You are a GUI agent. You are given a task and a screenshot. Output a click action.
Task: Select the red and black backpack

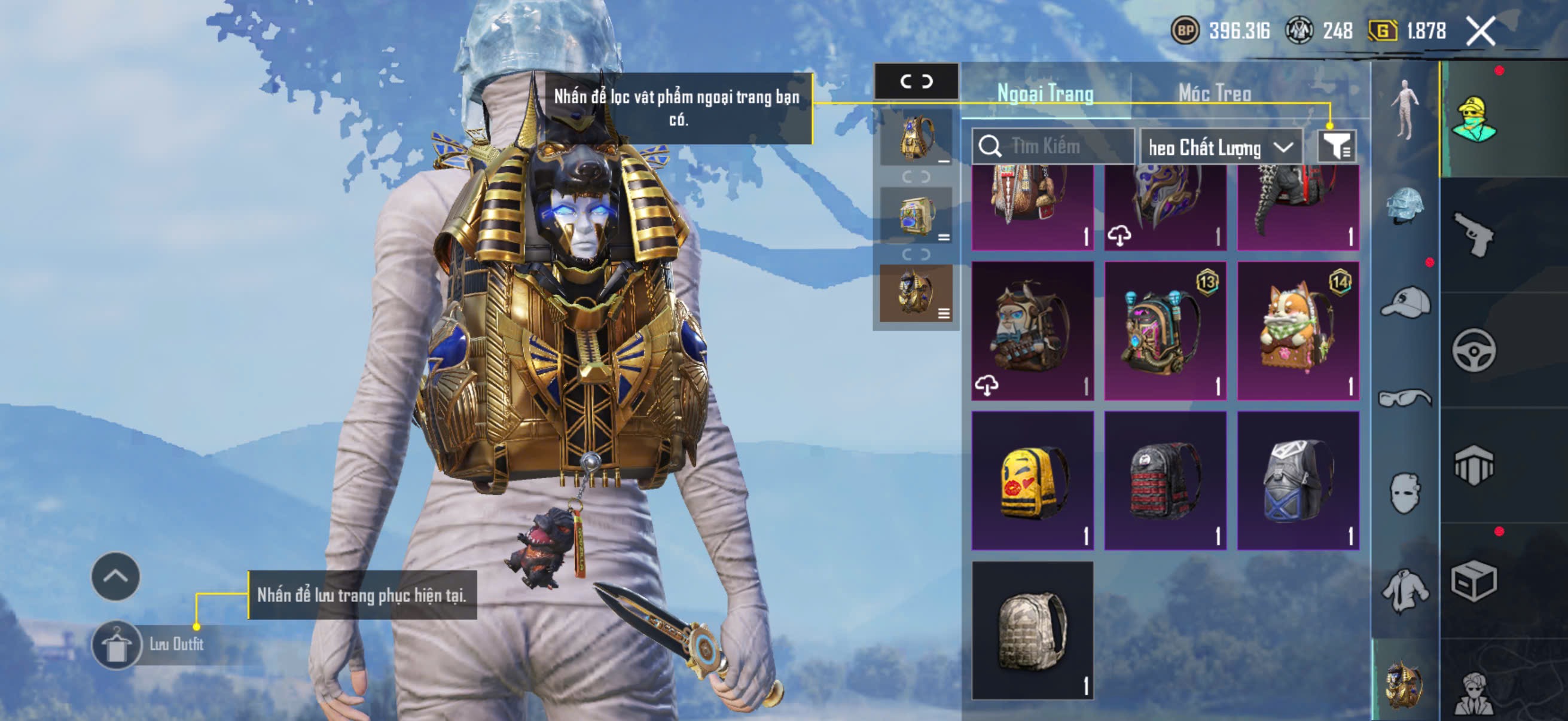(x=1165, y=481)
